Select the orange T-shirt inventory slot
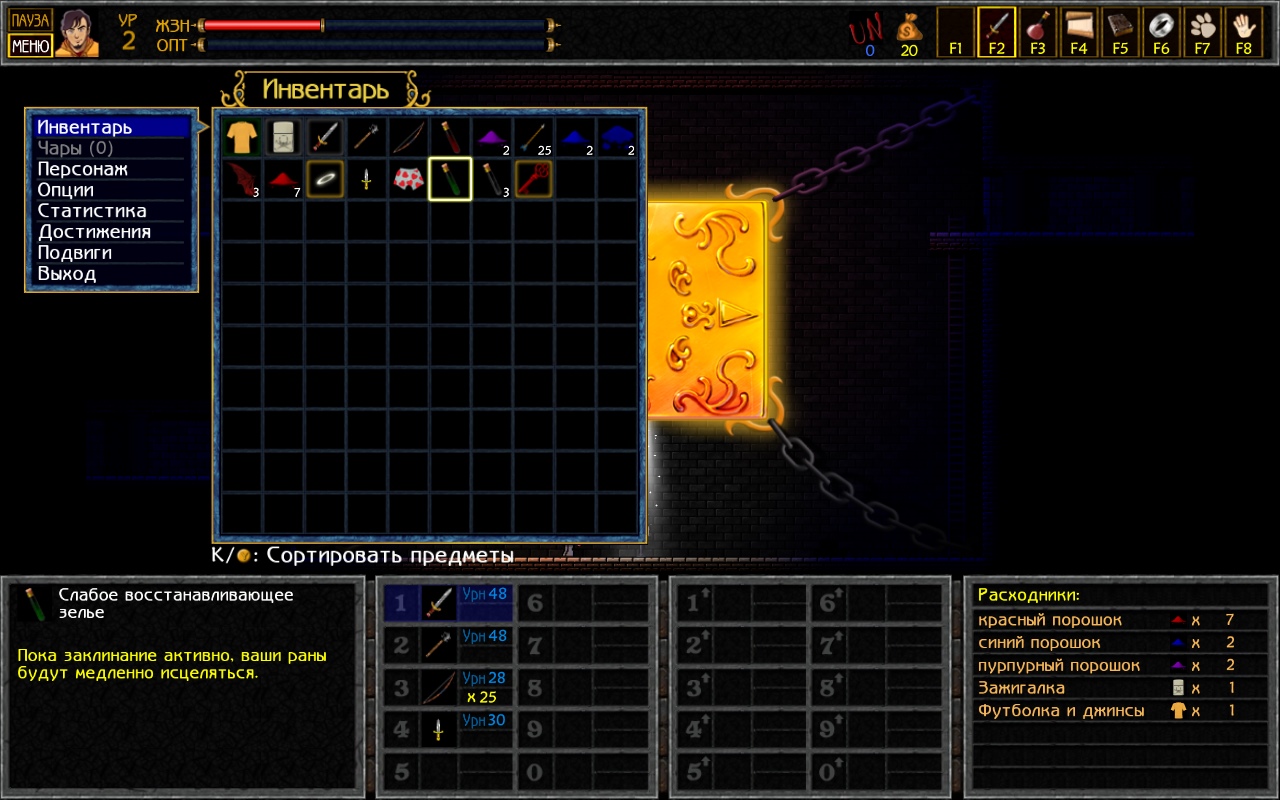The width and height of the screenshot is (1280, 800). pyautogui.click(x=242, y=138)
